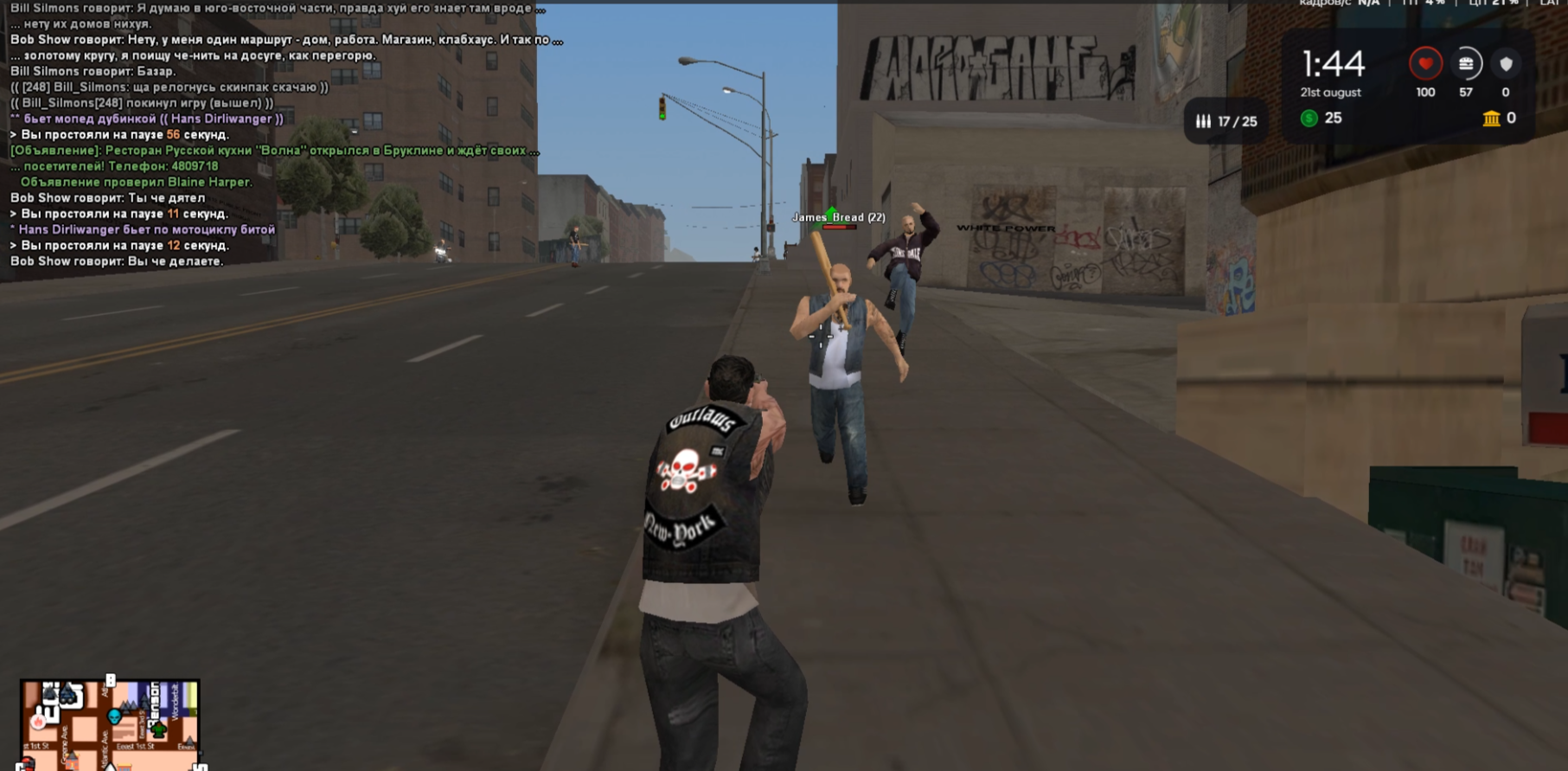Click the burger hunger icon
Viewport: 1568px width, 771px height.
tap(1467, 62)
